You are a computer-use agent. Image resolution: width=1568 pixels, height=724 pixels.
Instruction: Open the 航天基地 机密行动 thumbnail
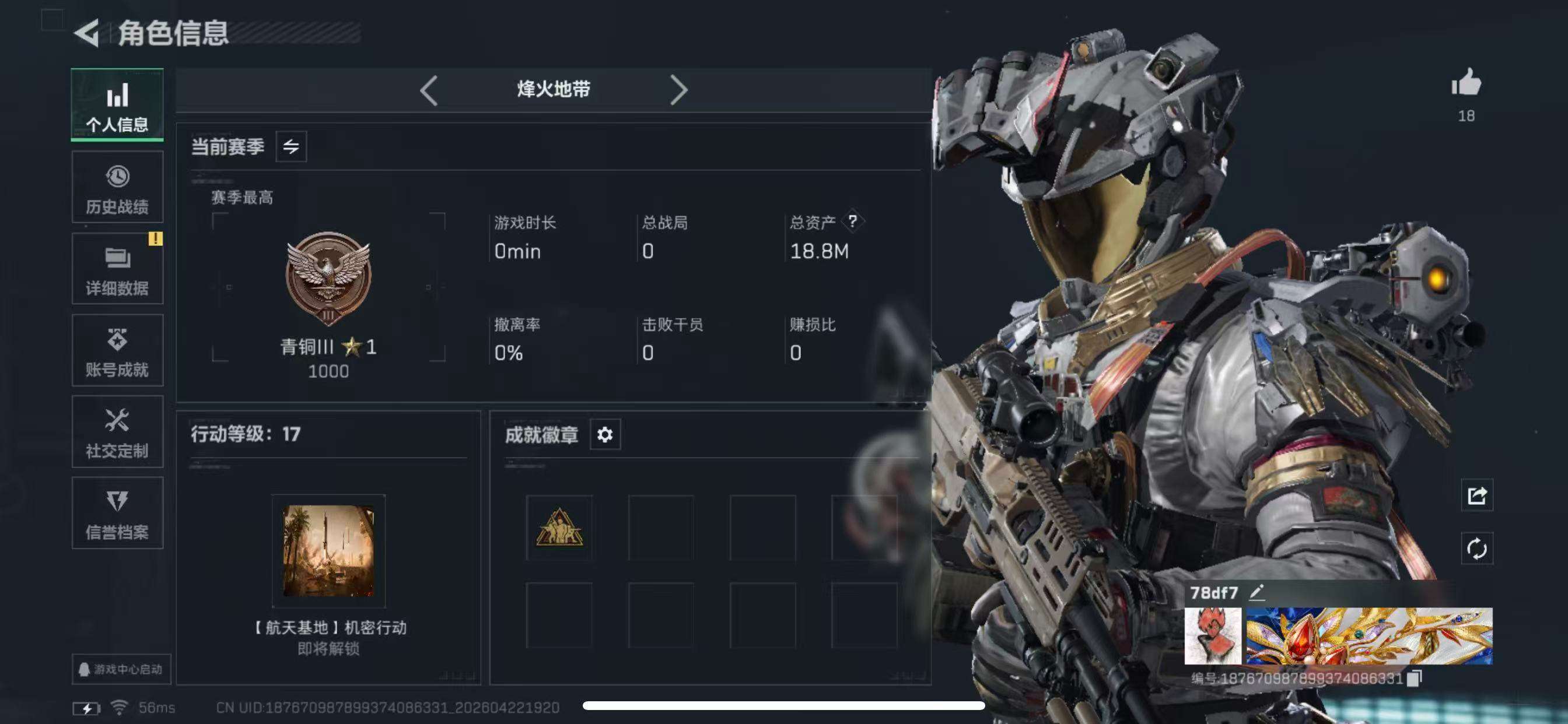[x=328, y=551]
